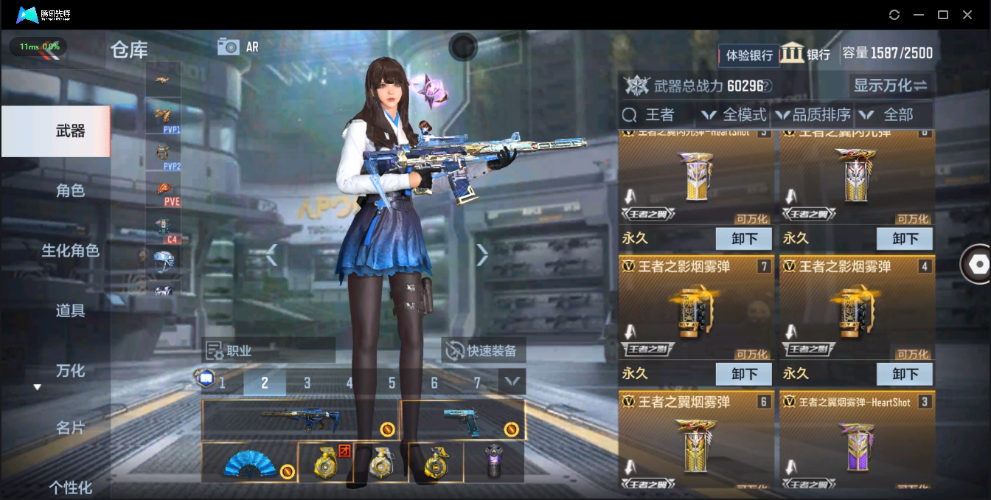Open the 全模式 mode filter dropdown
This screenshot has height=500, width=991.
[738, 115]
